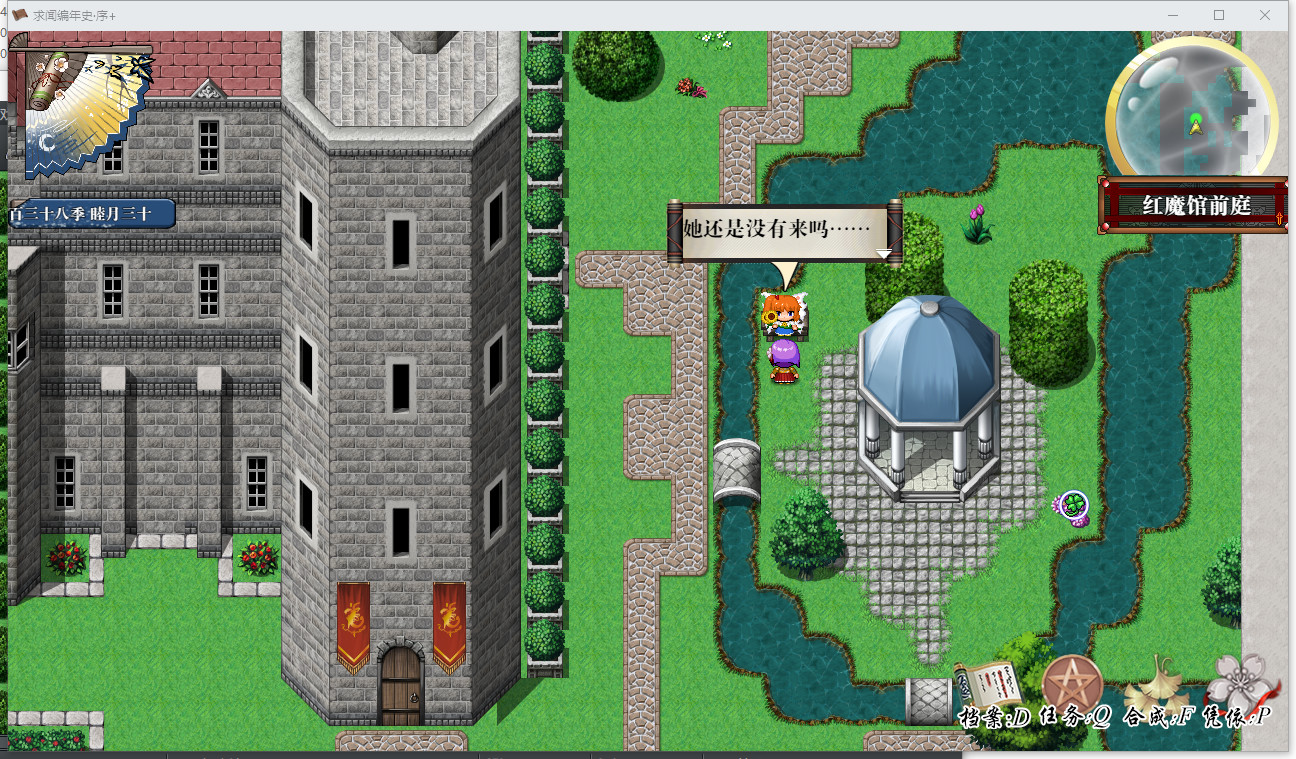Advance the dialog via the ▼ arrow
This screenshot has height=759, width=1296.
884,253
